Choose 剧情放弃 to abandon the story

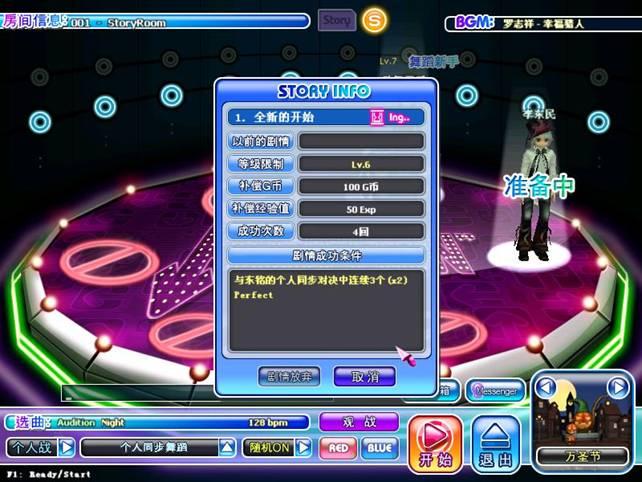point(288,376)
